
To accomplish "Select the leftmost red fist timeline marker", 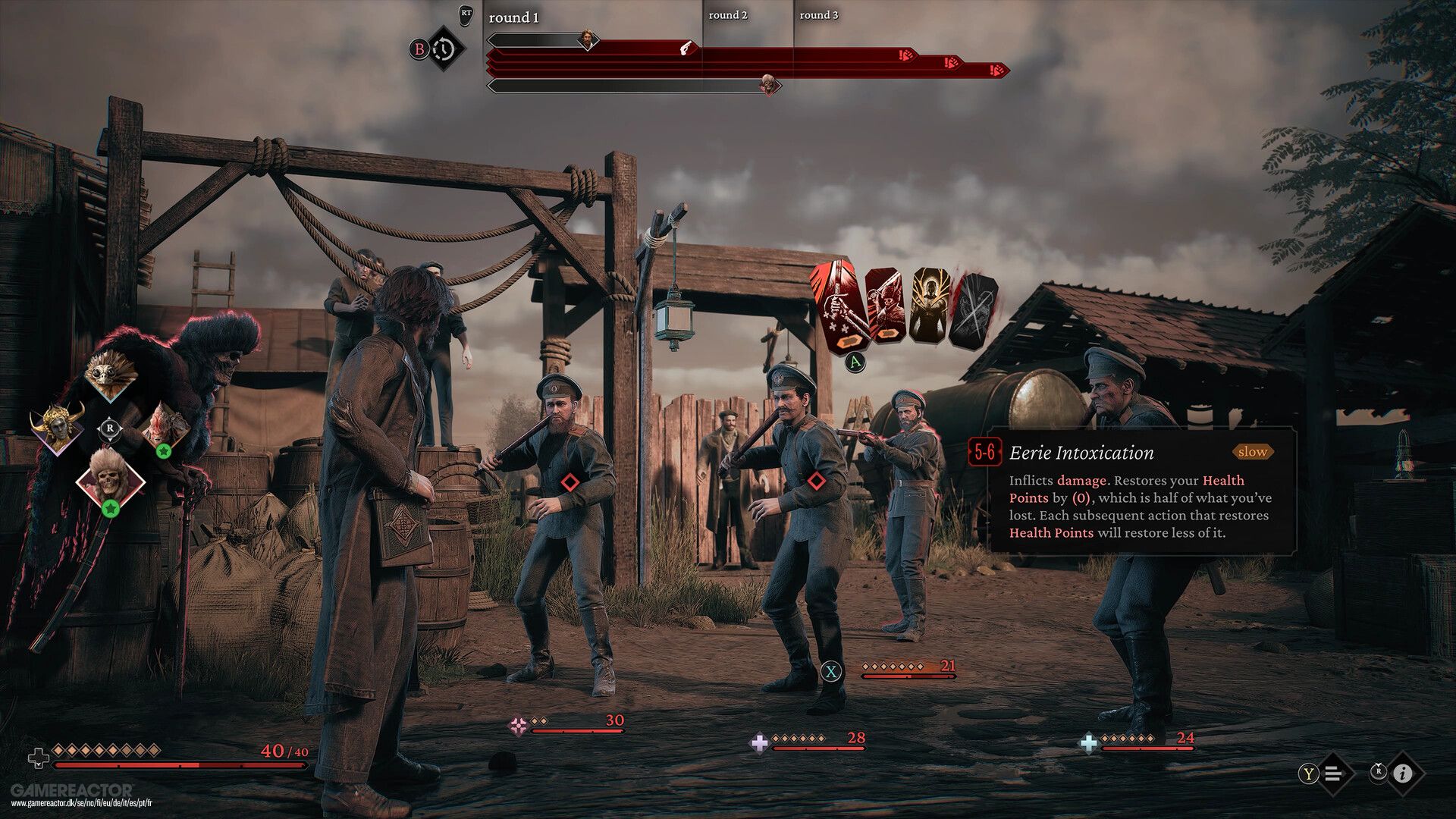I will point(905,55).
